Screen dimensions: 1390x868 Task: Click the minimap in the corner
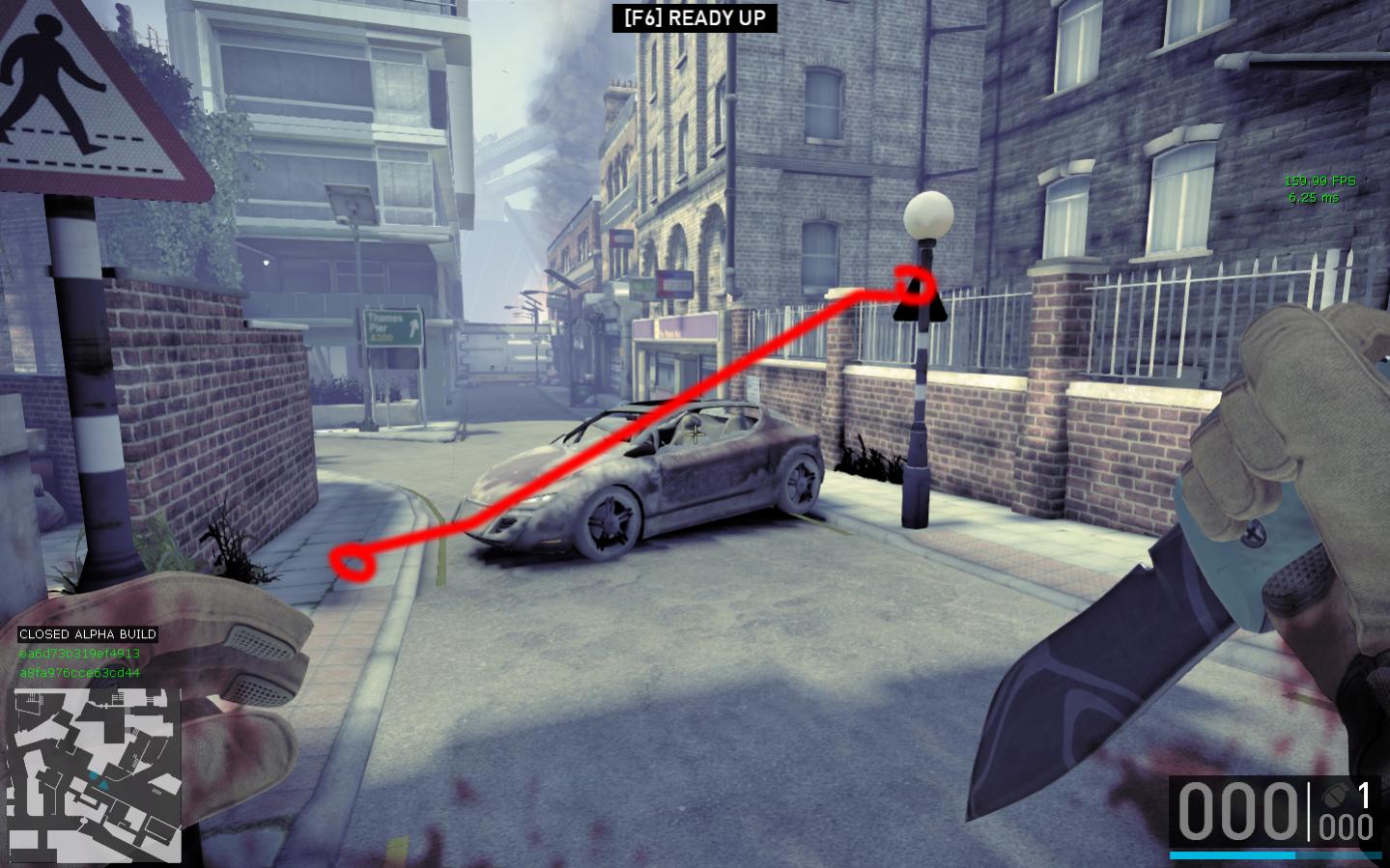pos(96,775)
